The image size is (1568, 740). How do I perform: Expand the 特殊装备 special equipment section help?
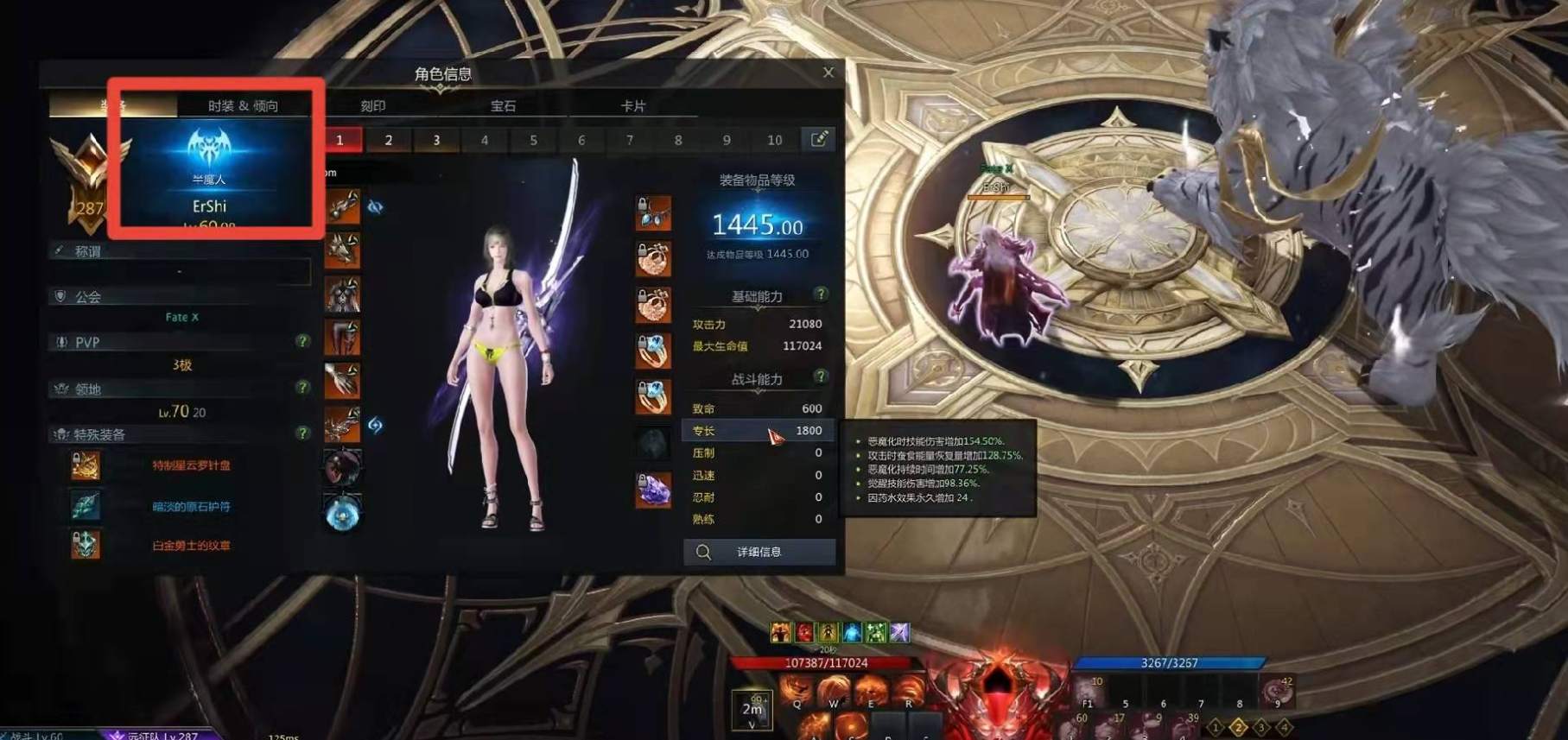(302, 434)
